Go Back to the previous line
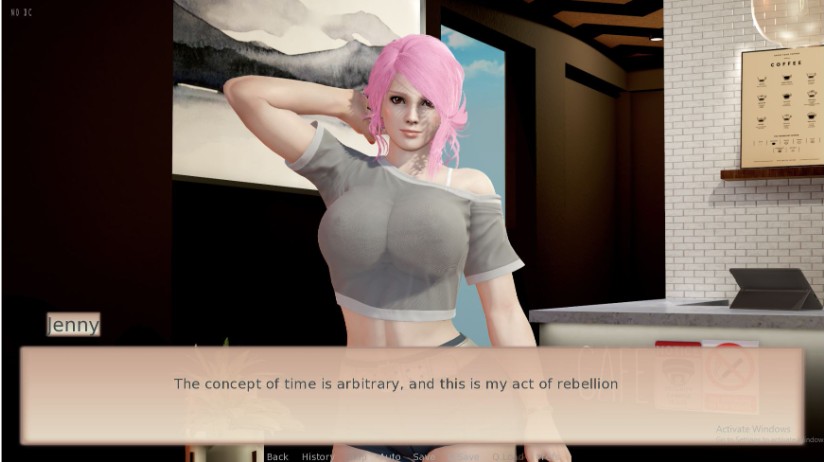 point(277,456)
